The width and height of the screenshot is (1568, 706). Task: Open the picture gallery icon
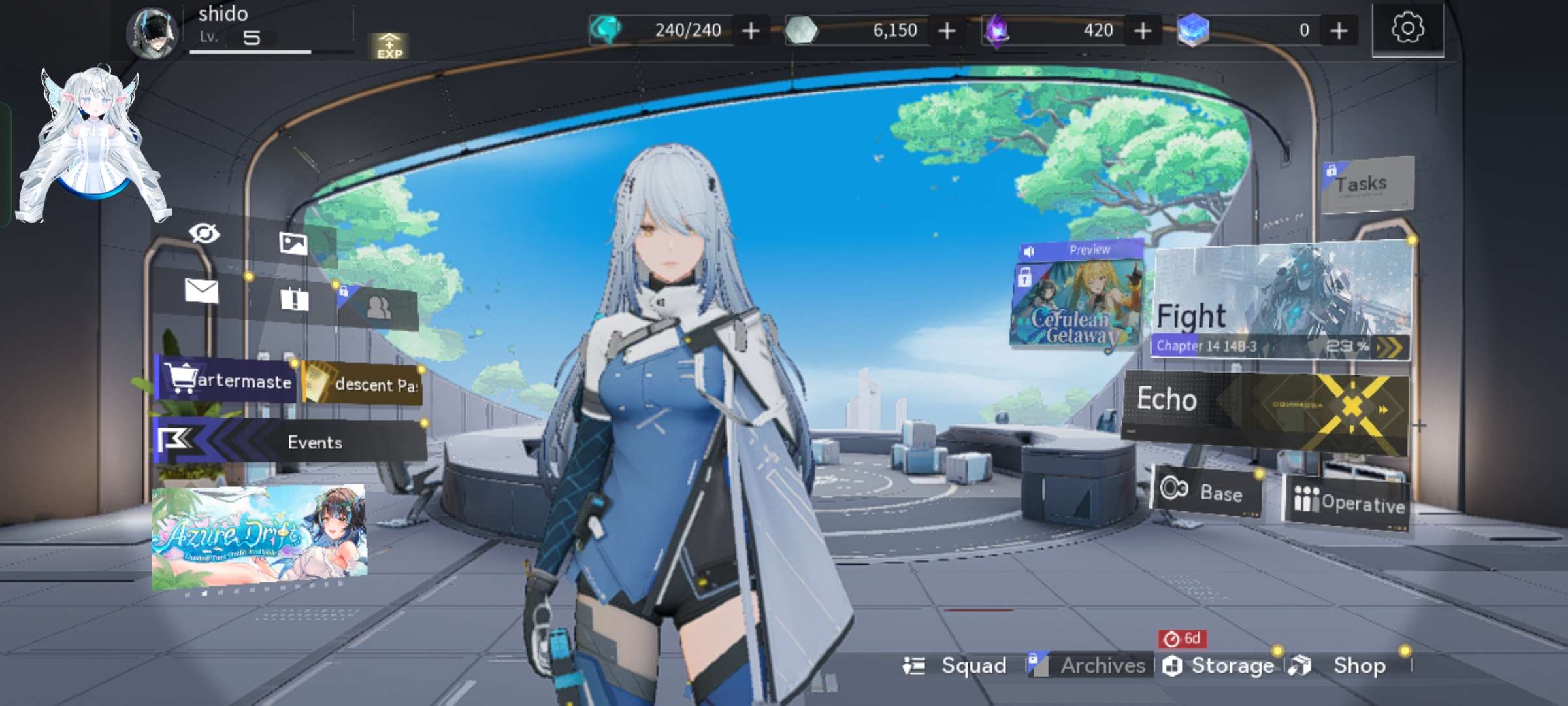click(293, 243)
